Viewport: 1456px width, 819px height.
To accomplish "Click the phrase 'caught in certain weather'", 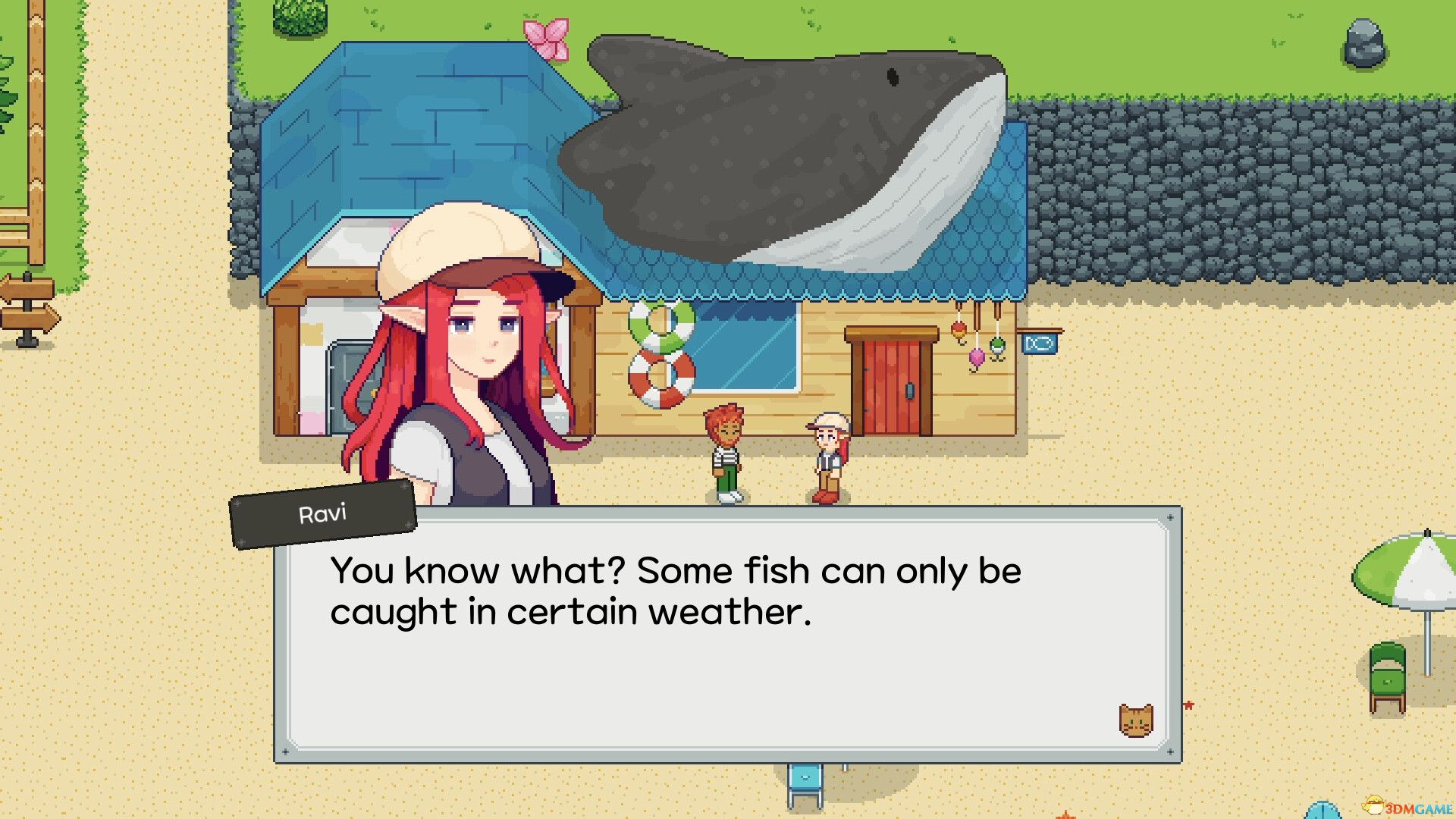I will (569, 610).
